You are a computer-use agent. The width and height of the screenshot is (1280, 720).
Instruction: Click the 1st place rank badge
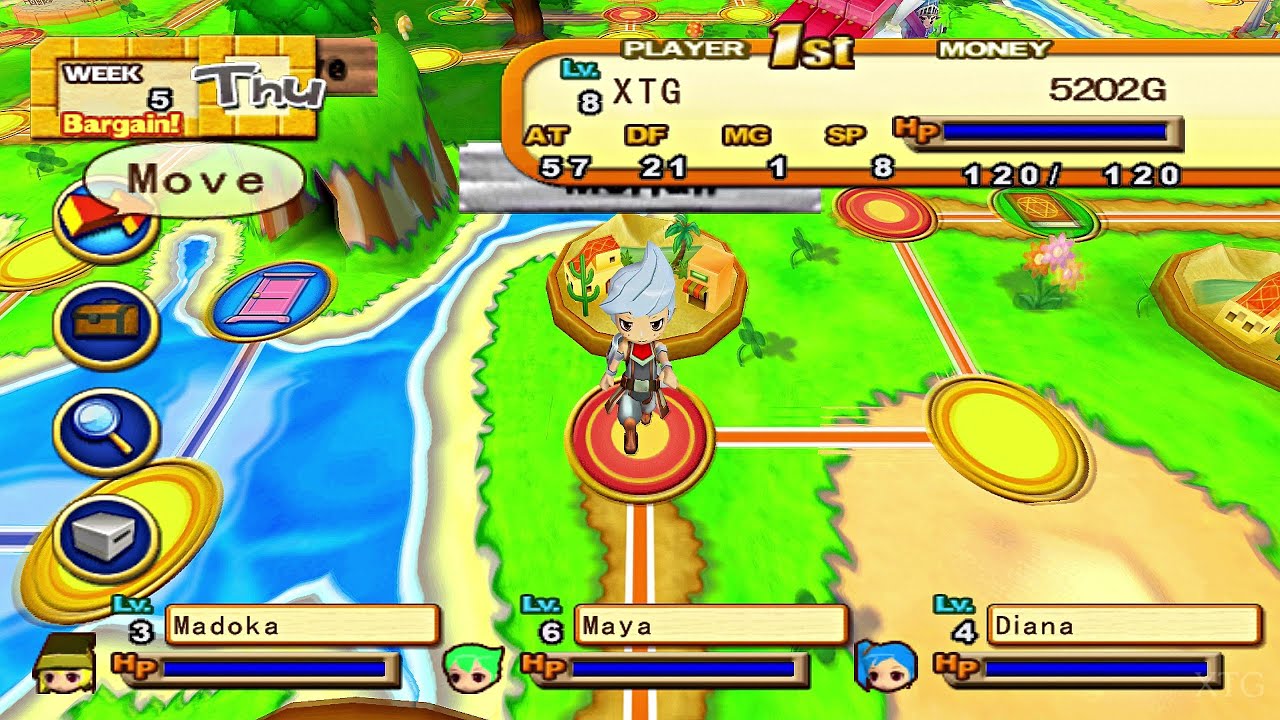tap(810, 45)
